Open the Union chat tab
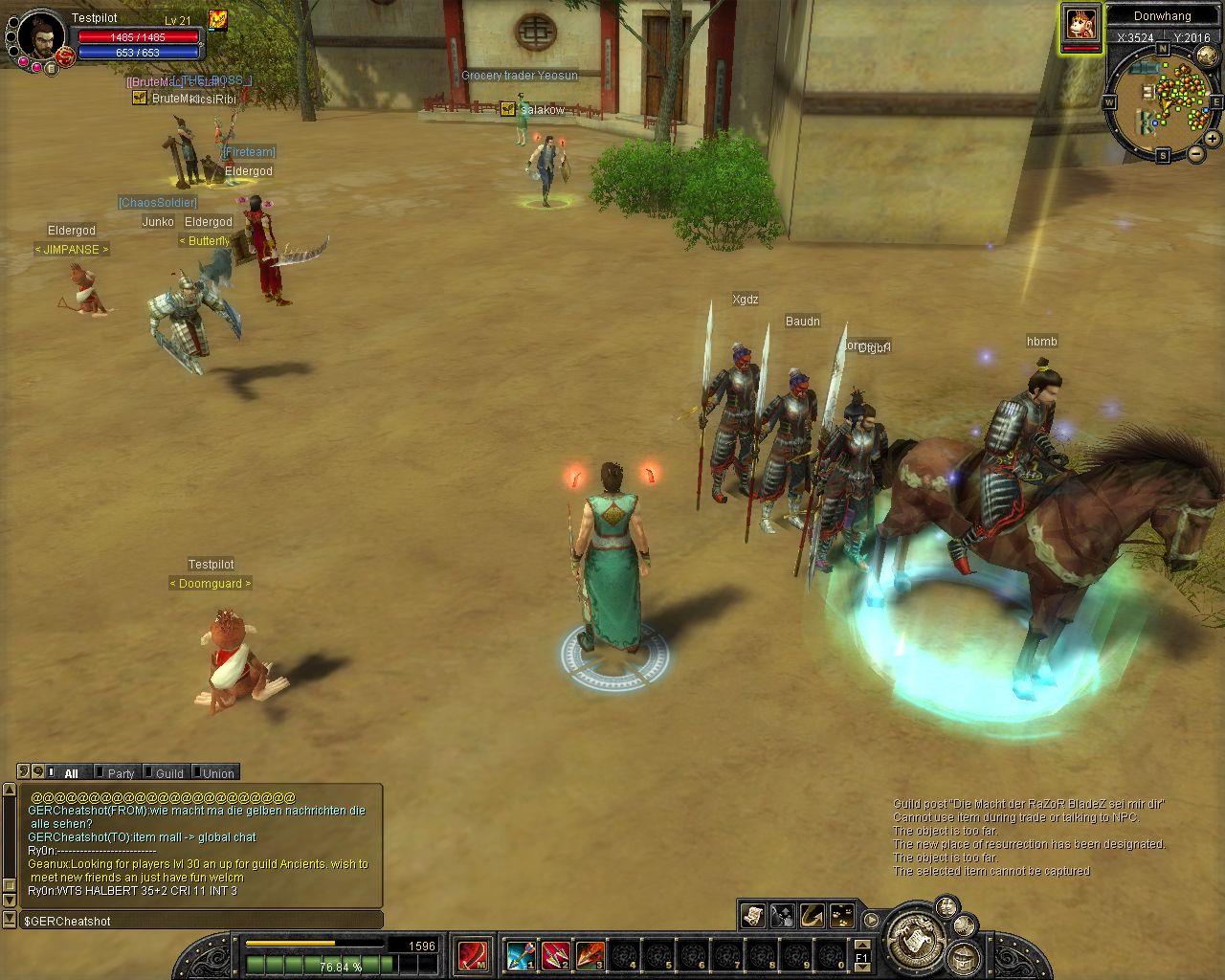The width and height of the screenshot is (1225, 980). point(215,773)
